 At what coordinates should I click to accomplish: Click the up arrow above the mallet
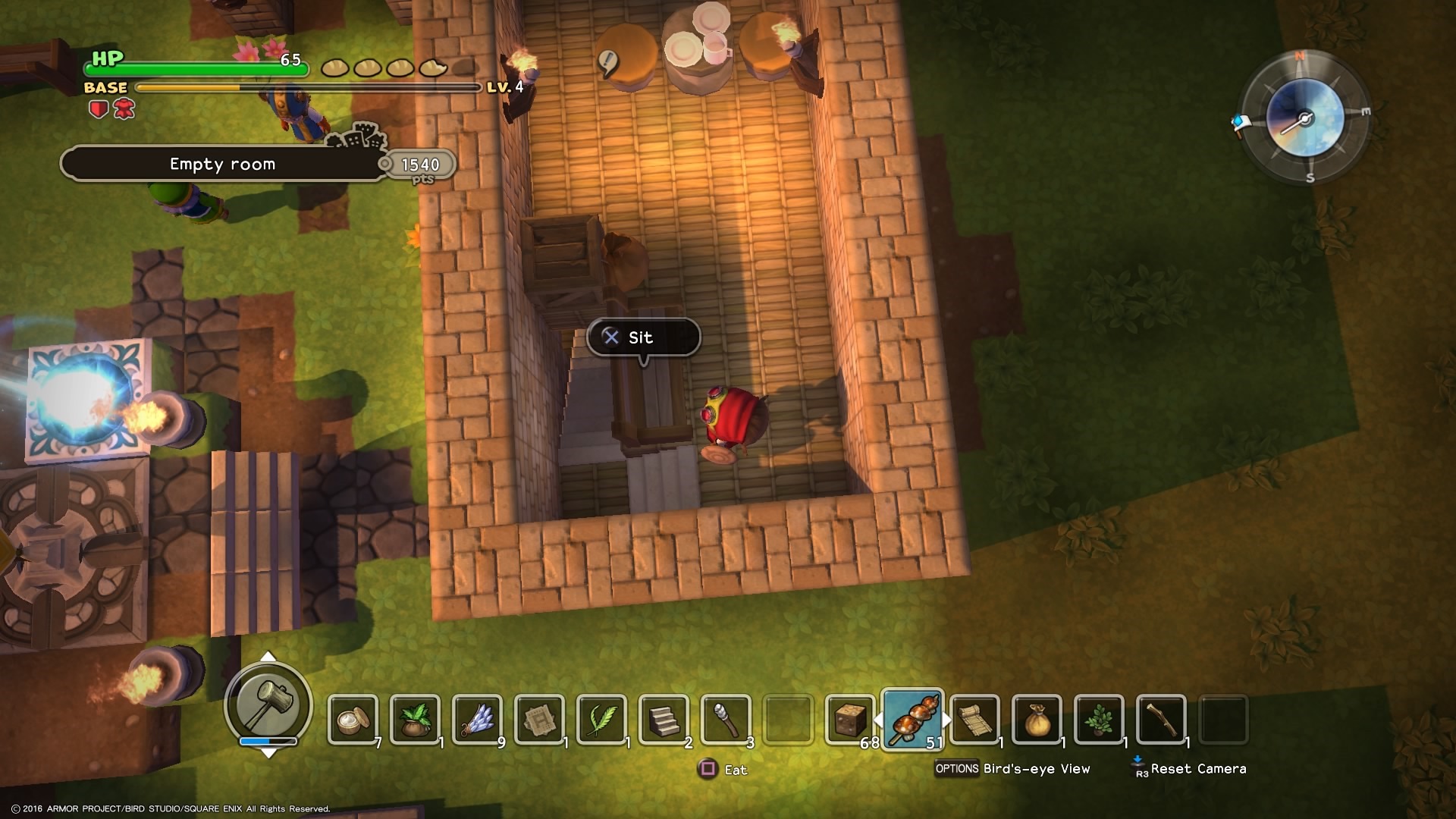coord(268,657)
